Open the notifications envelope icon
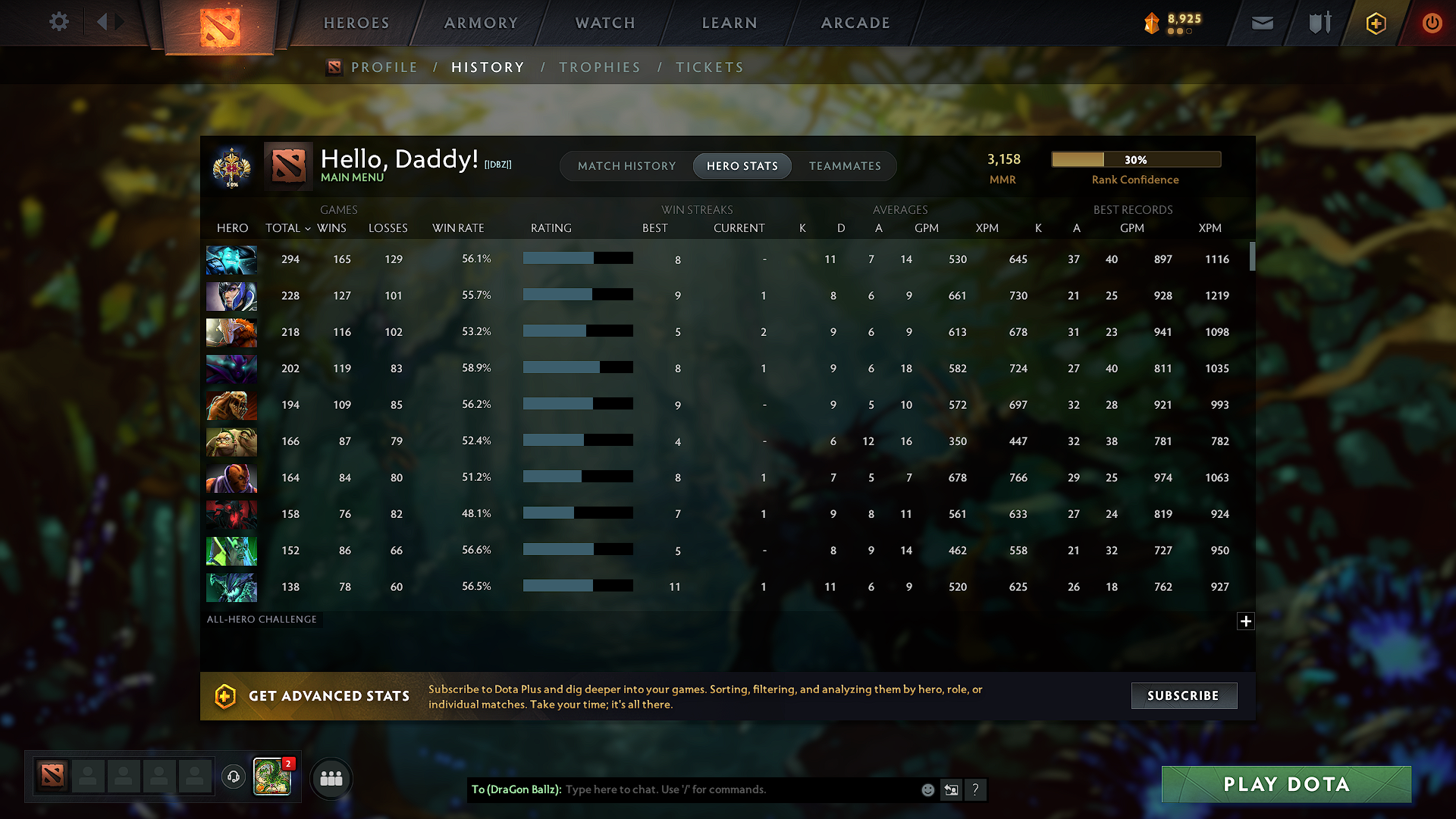The image size is (1456, 819). (1261, 23)
